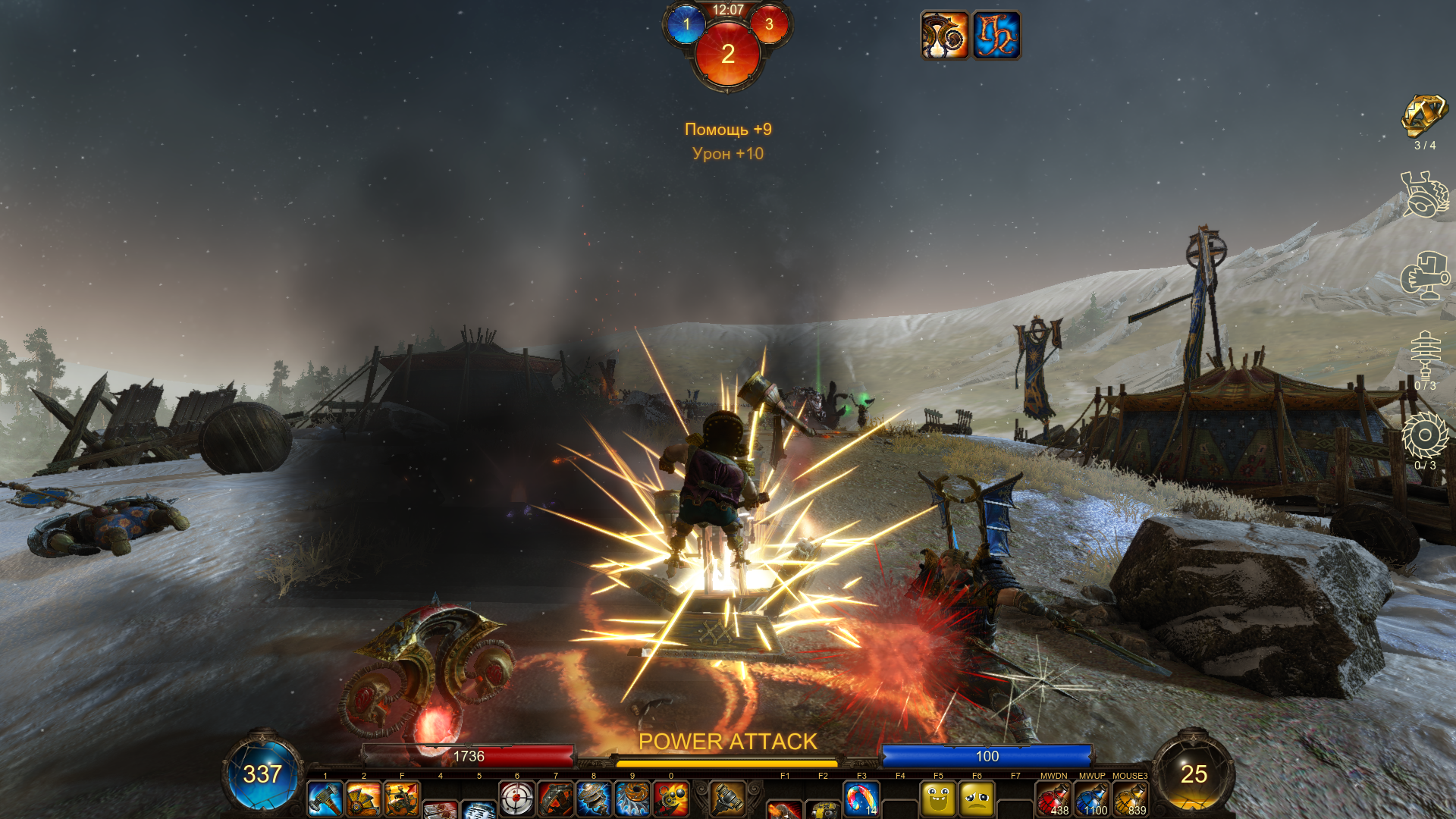Use the saw blade ability in slot 9

[632, 799]
